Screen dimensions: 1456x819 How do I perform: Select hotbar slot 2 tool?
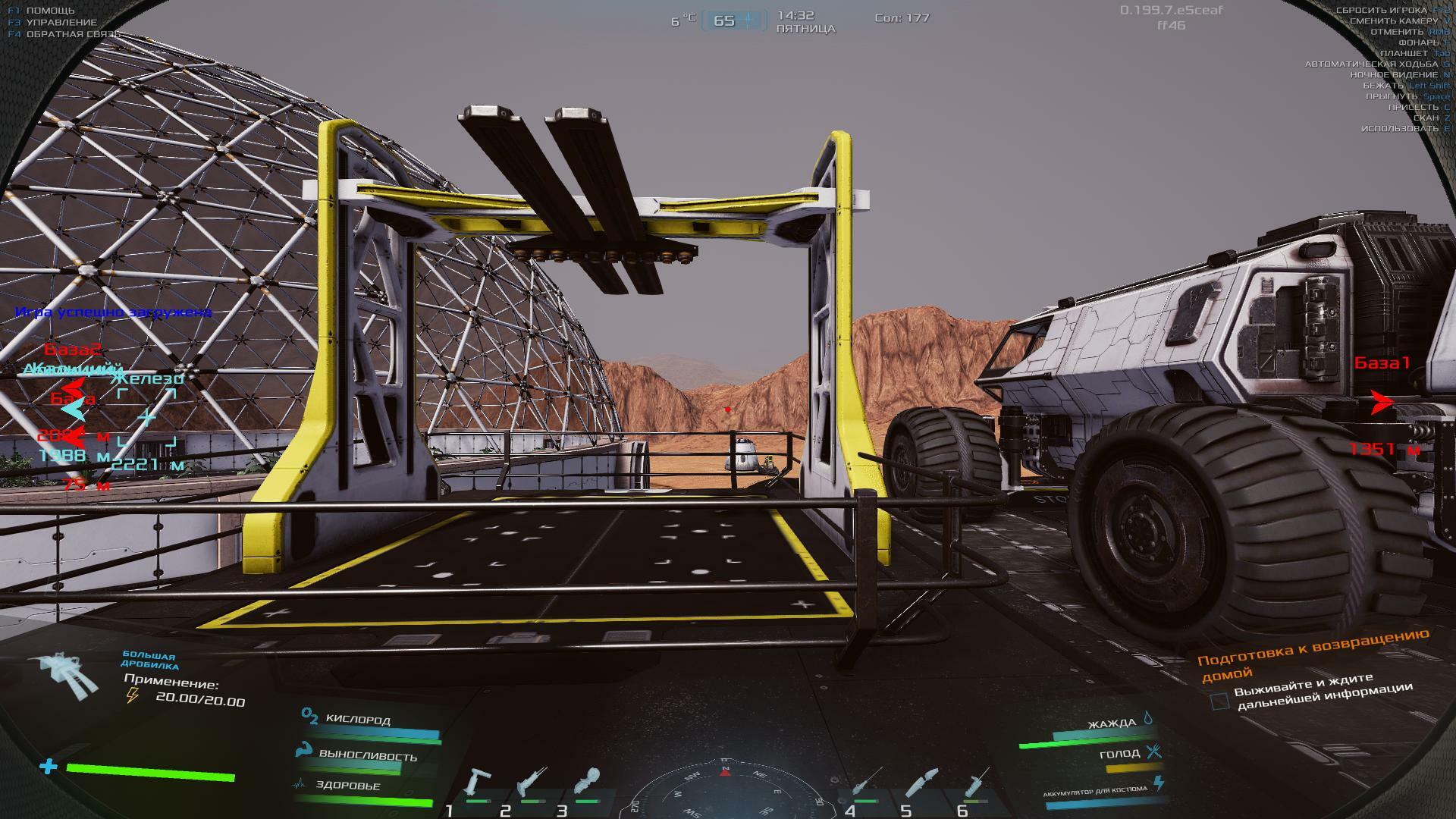pyautogui.click(x=532, y=785)
